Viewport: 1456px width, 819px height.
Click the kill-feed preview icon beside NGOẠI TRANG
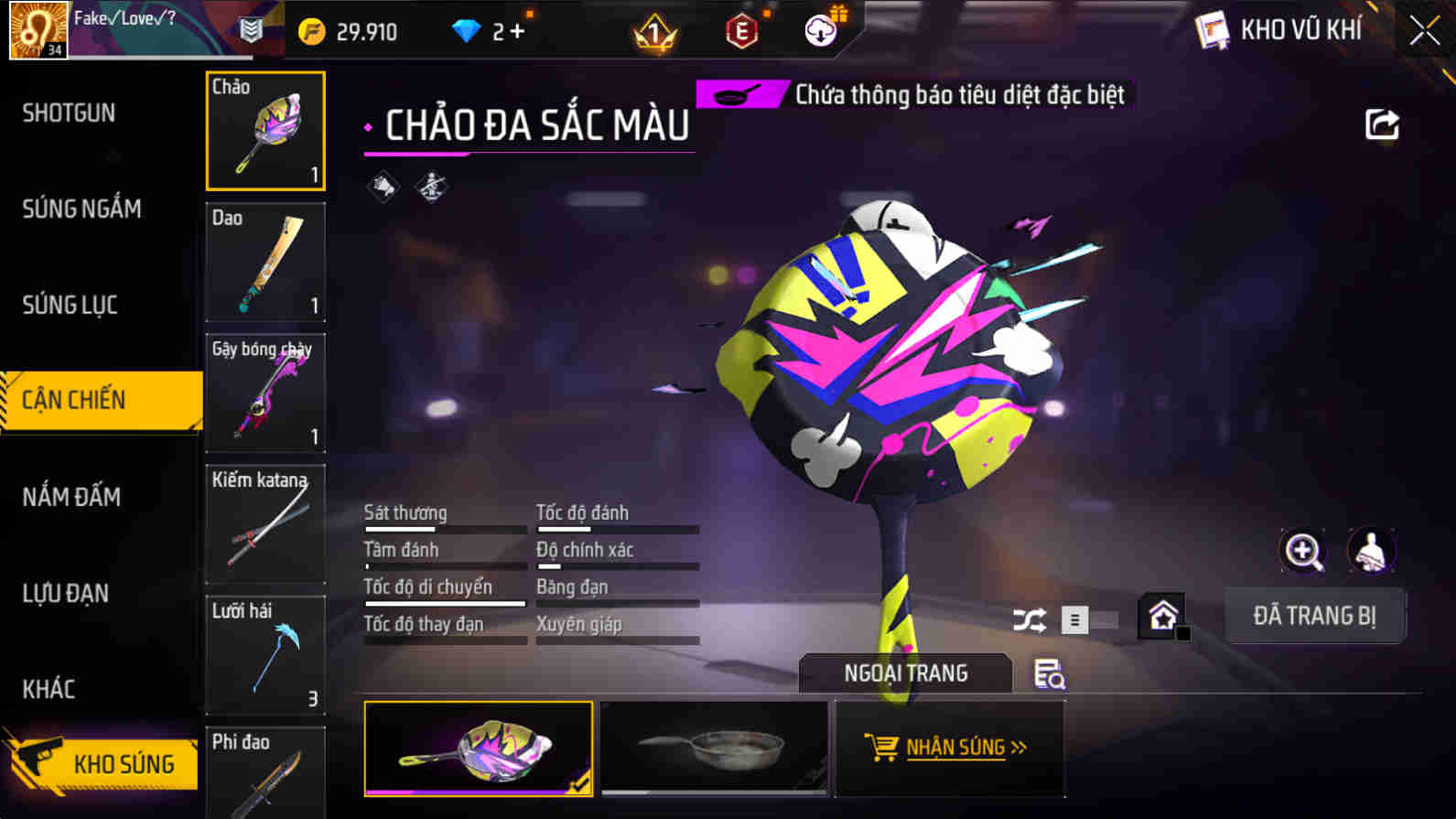[x=1048, y=675]
